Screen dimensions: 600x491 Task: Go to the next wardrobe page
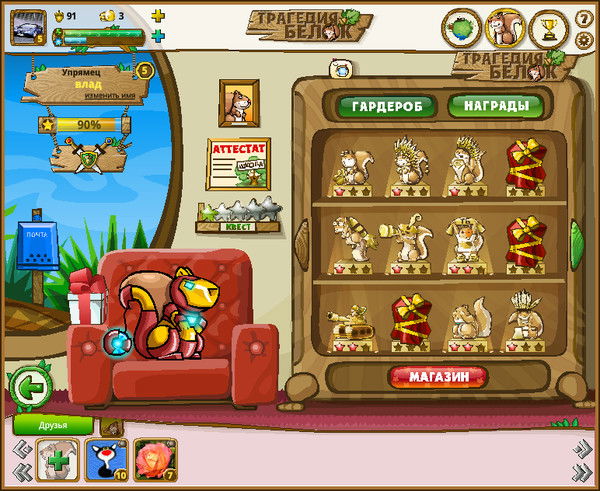[x=576, y=242]
